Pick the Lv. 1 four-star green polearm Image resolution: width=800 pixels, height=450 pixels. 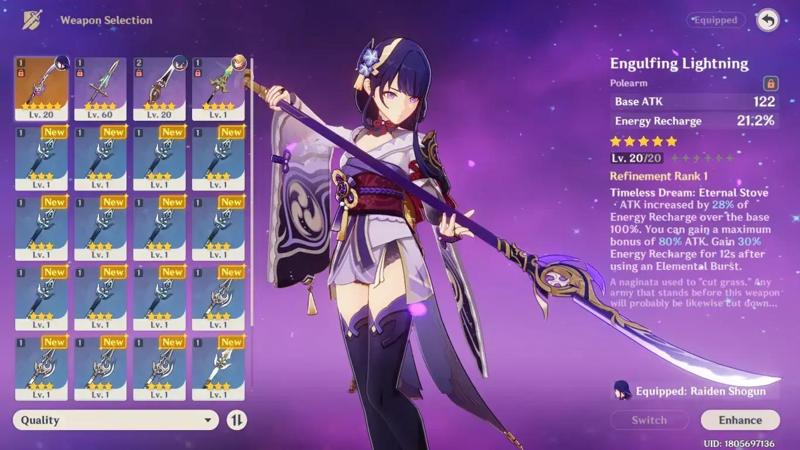[x=219, y=88]
